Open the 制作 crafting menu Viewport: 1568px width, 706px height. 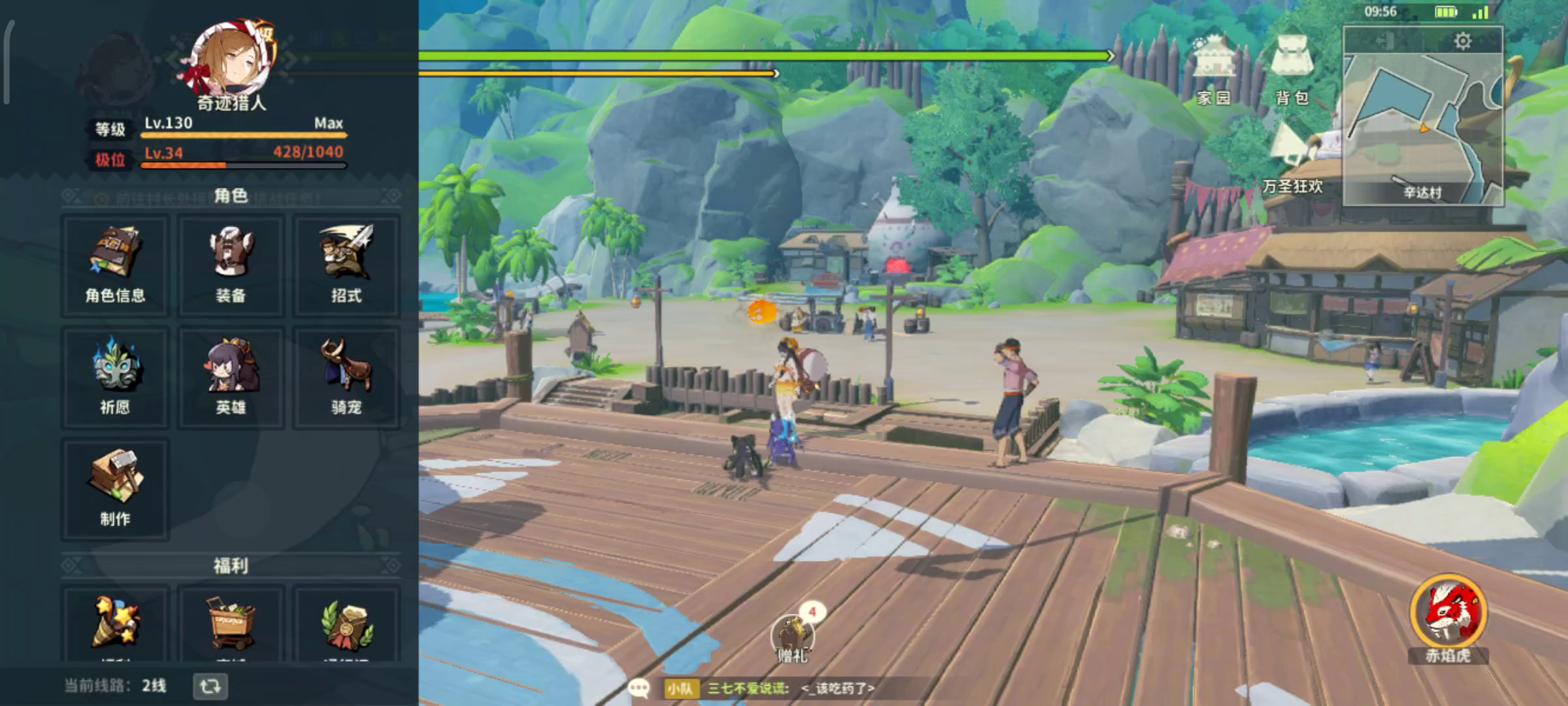(115, 490)
